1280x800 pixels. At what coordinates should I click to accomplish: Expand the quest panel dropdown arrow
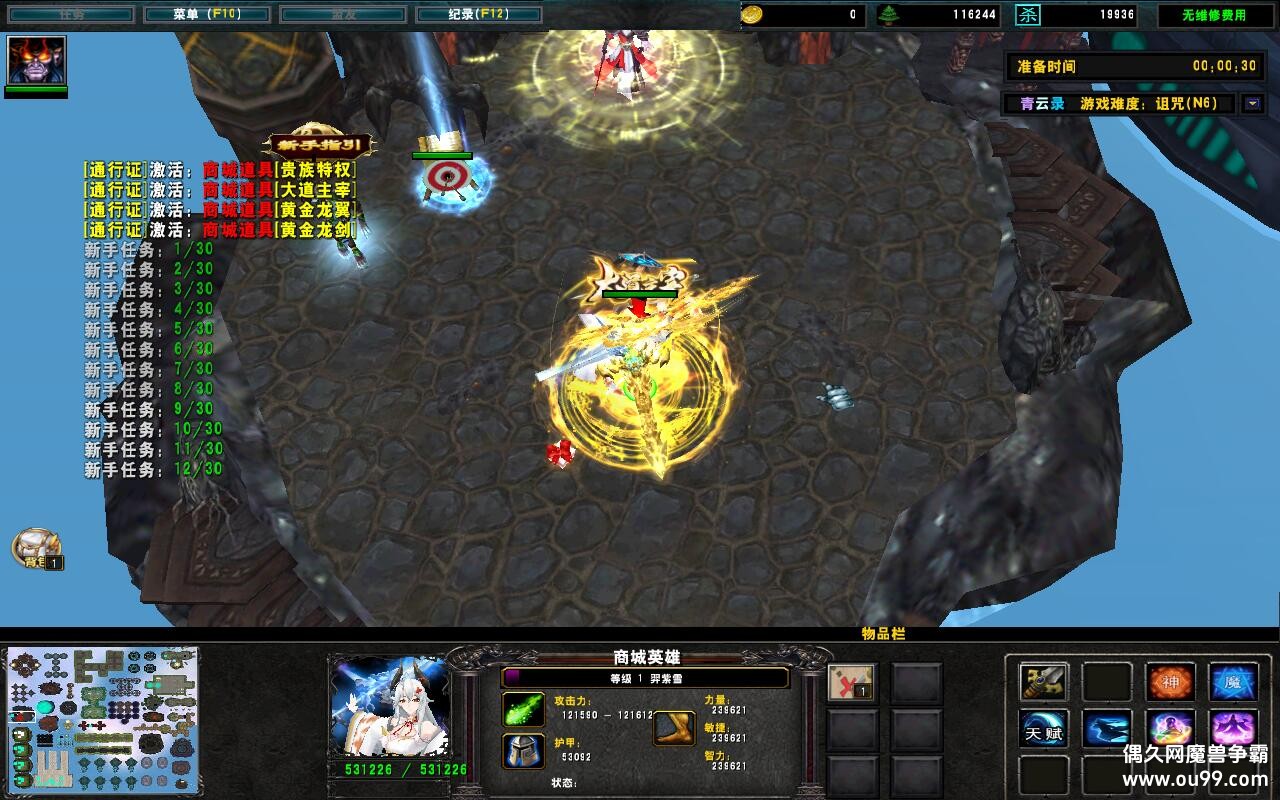pos(1252,103)
